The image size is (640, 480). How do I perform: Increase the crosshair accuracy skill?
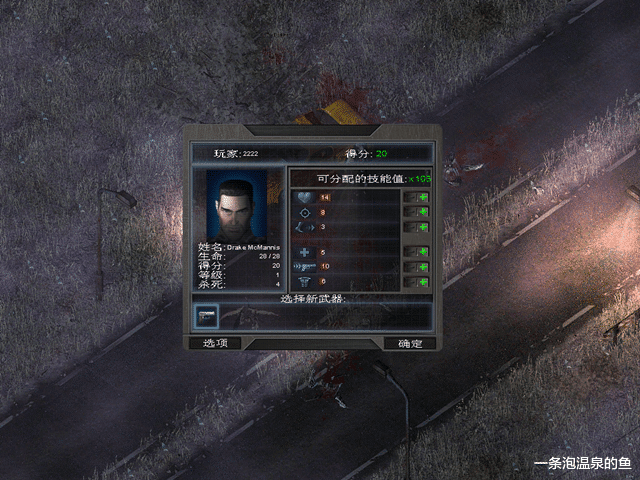coord(424,212)
